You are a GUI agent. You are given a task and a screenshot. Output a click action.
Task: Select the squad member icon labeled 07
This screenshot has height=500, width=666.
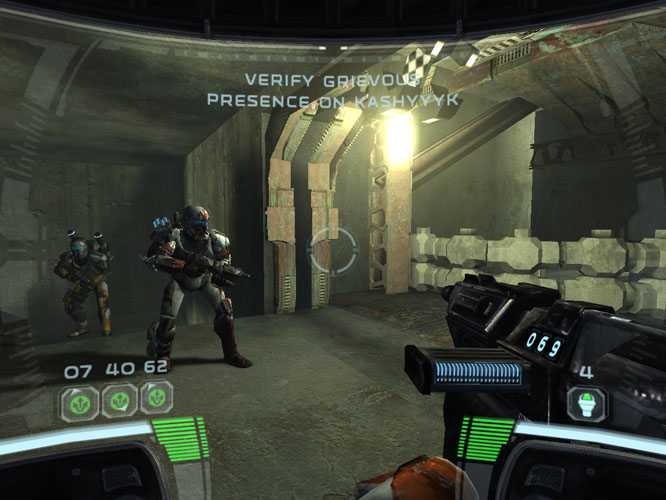80,402
